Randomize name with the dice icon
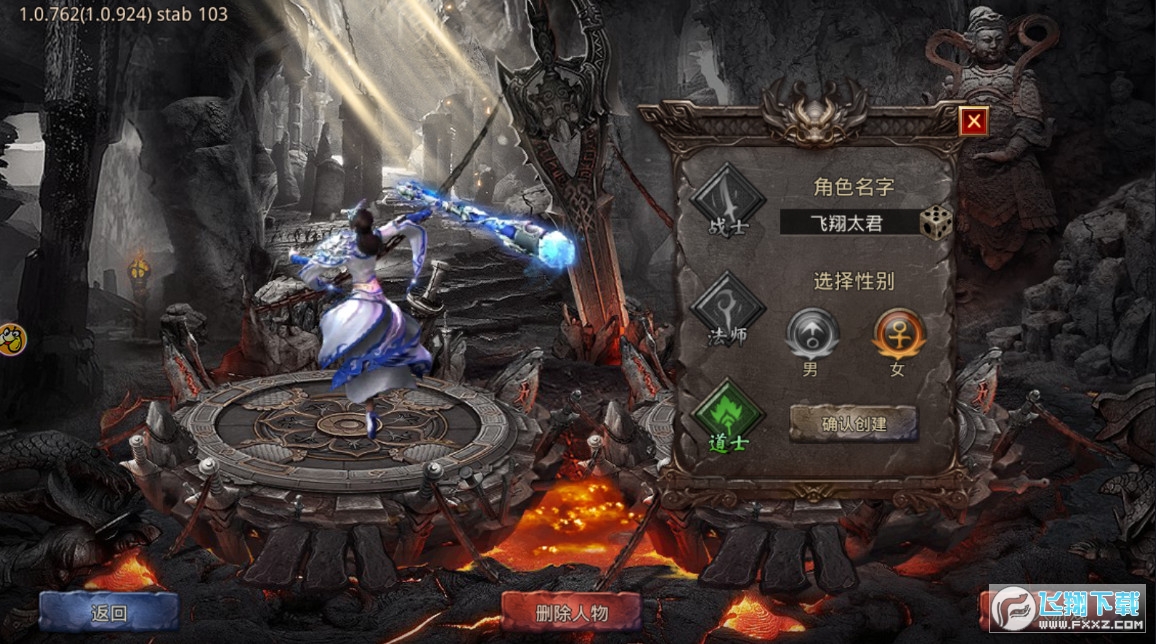This screenshot has height=644, width=1156. [x=936, y=222]
